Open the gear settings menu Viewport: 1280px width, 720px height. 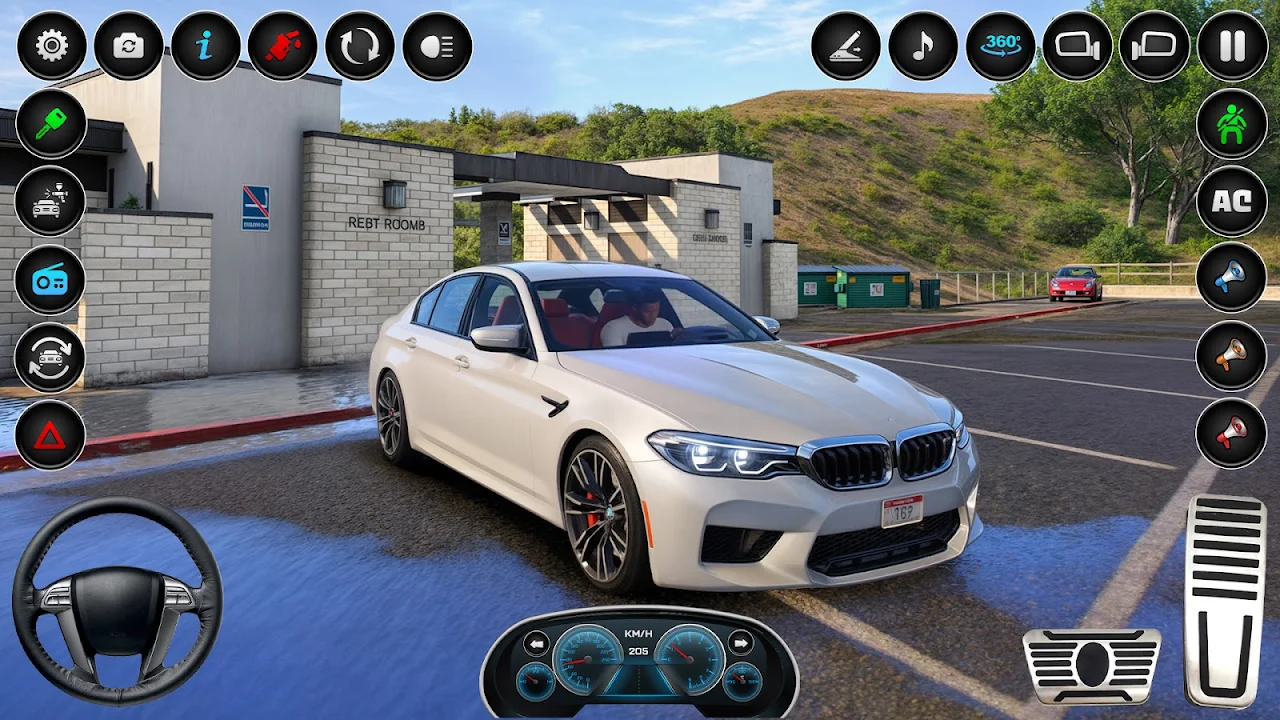(51, 46)
